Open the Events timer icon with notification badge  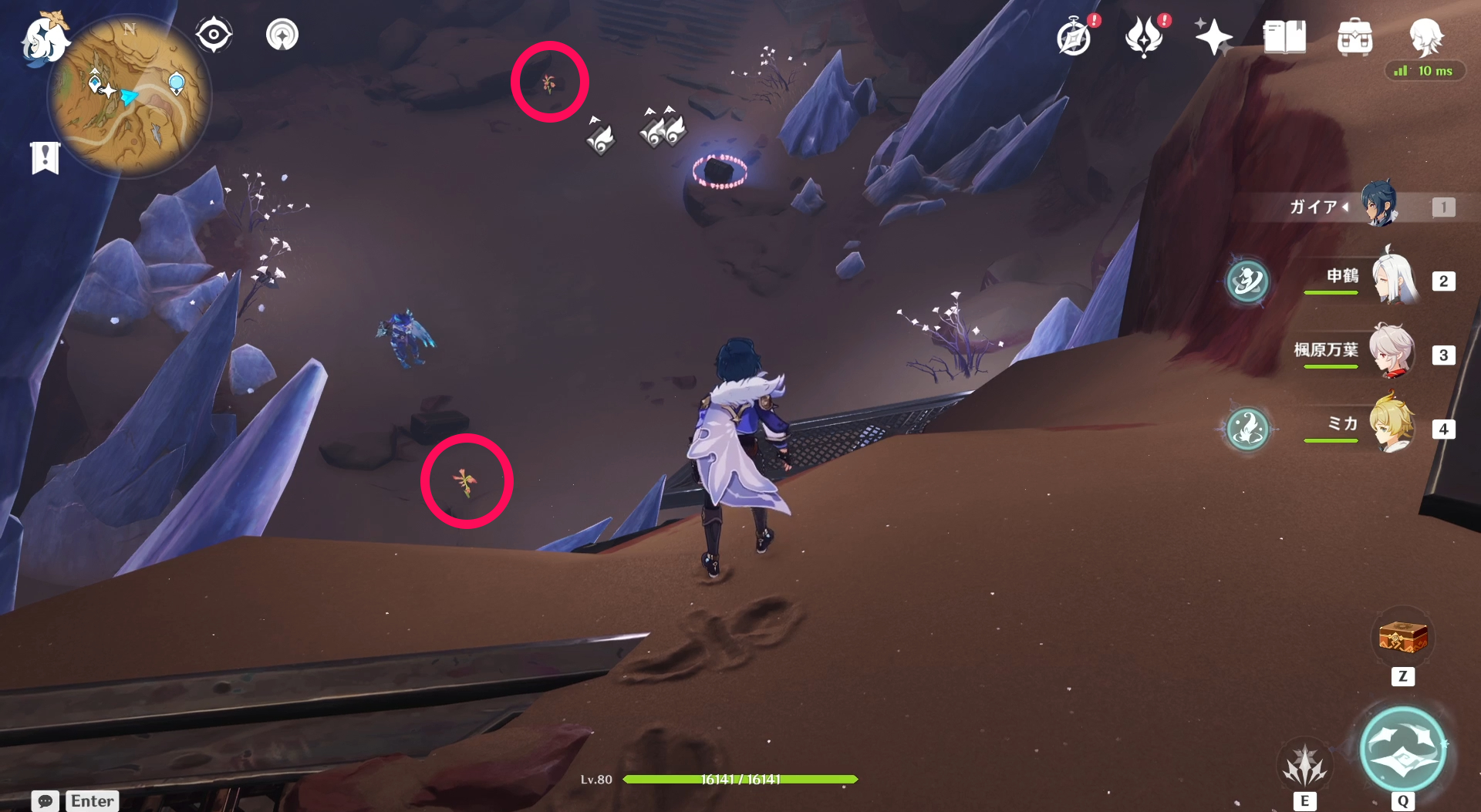(1073, 35)
